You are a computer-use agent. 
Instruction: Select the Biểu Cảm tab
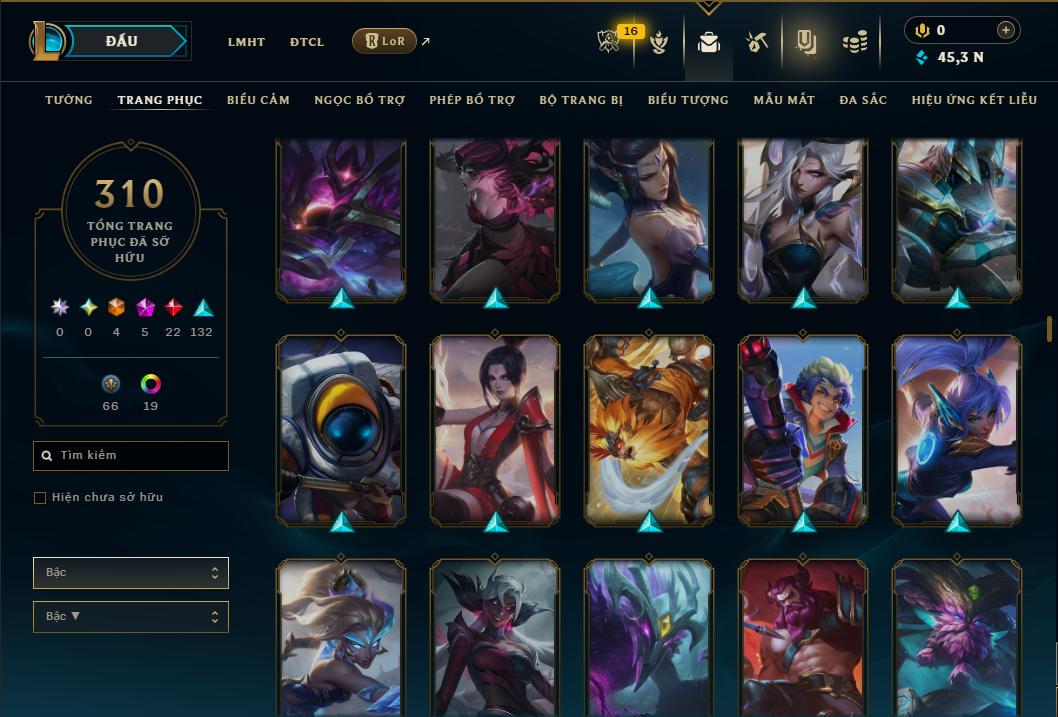(x=258, y=100)
